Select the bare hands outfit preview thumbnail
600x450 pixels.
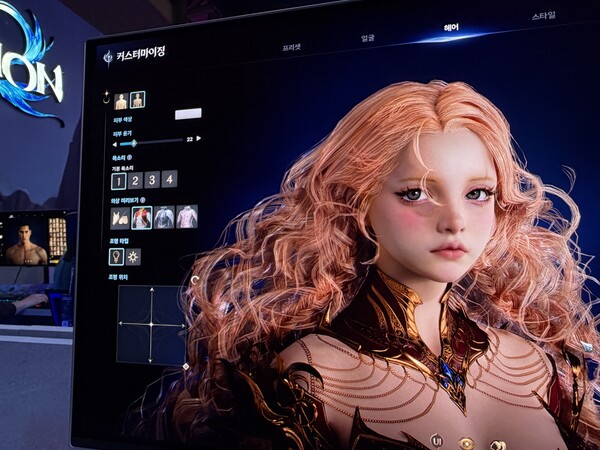coord(120,217)
